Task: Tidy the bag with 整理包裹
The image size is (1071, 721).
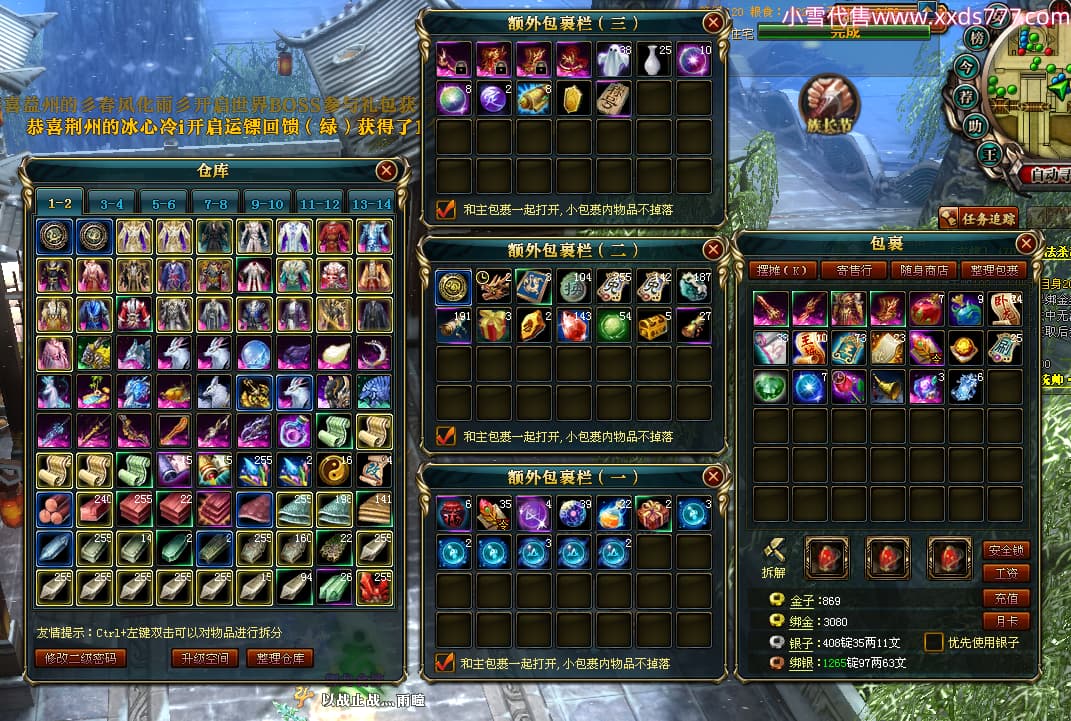Action: pyautogui.click(x=994, y=270)
